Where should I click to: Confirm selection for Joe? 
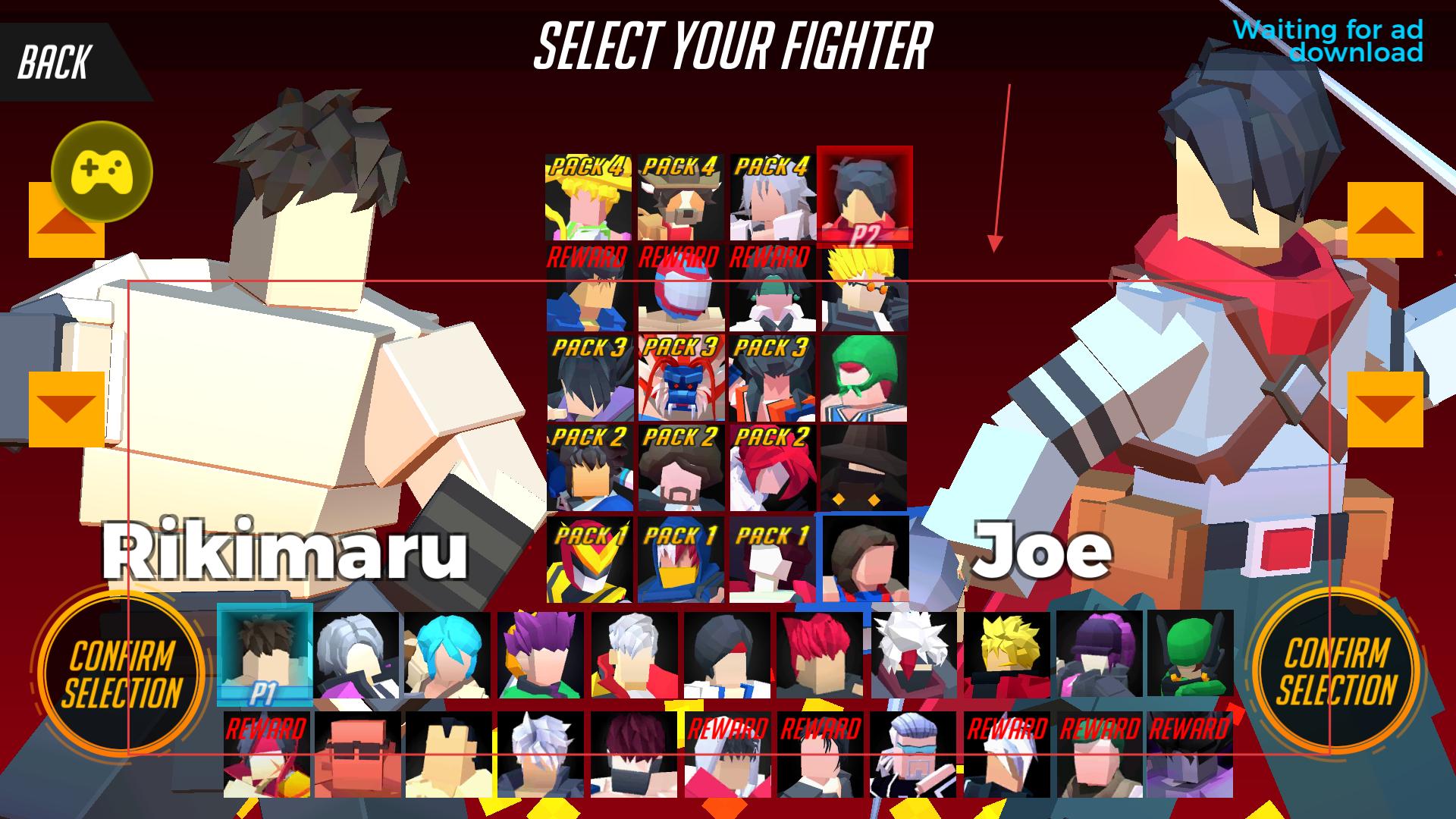pyautogui.click(x=1336, y=672)
